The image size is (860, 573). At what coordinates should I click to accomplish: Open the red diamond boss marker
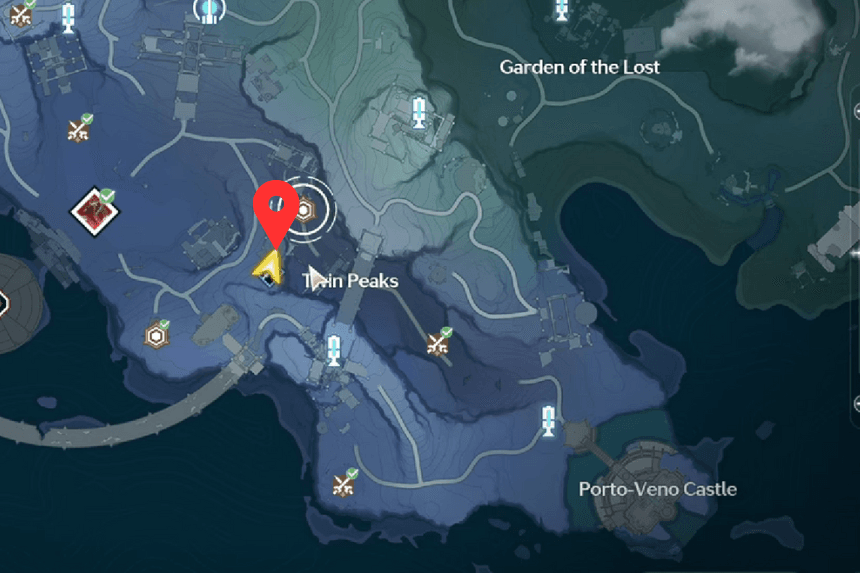pos(94,209)
